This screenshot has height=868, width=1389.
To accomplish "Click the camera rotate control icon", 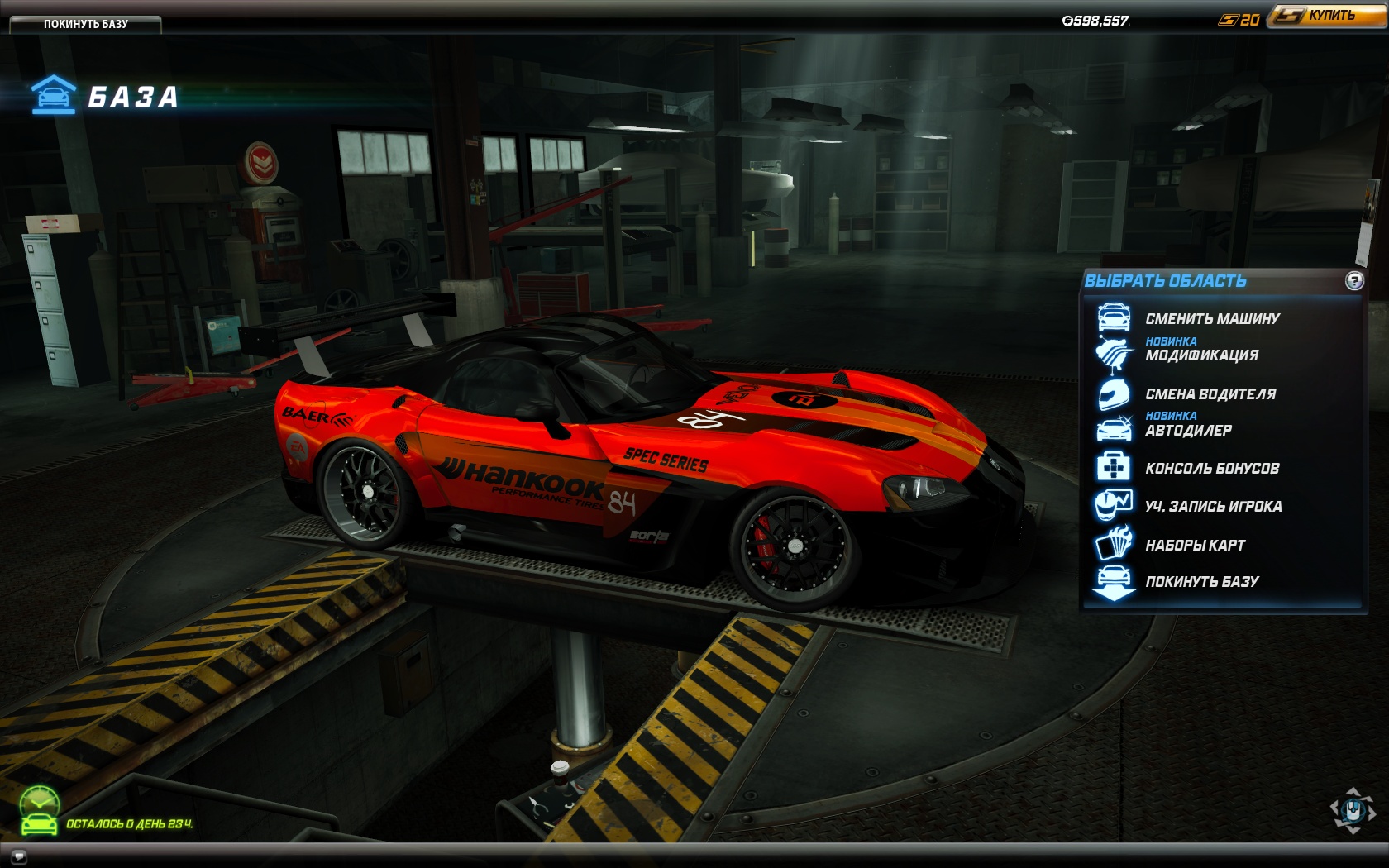I will (1353, 811).
